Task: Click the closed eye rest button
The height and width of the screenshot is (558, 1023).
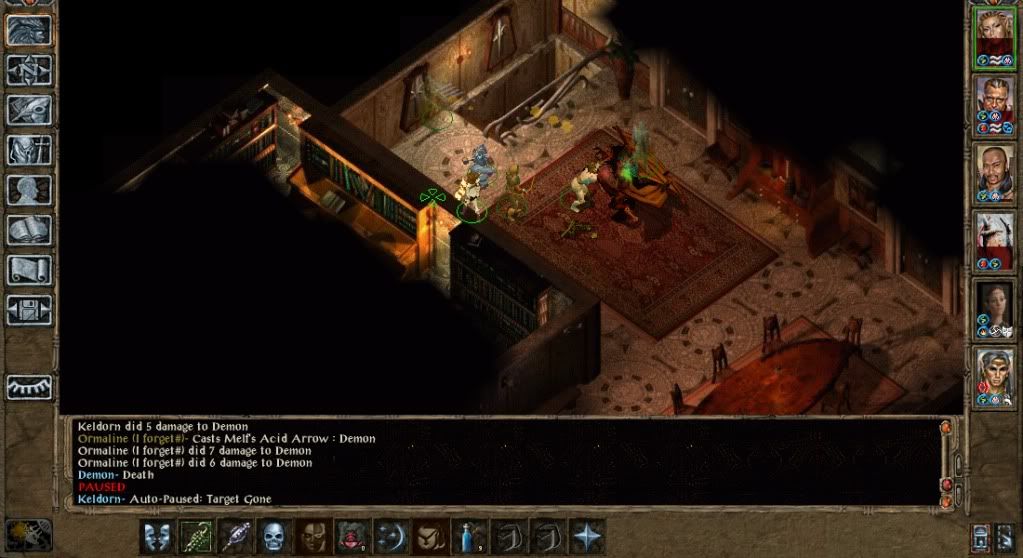Action: [x=29, y=386]
